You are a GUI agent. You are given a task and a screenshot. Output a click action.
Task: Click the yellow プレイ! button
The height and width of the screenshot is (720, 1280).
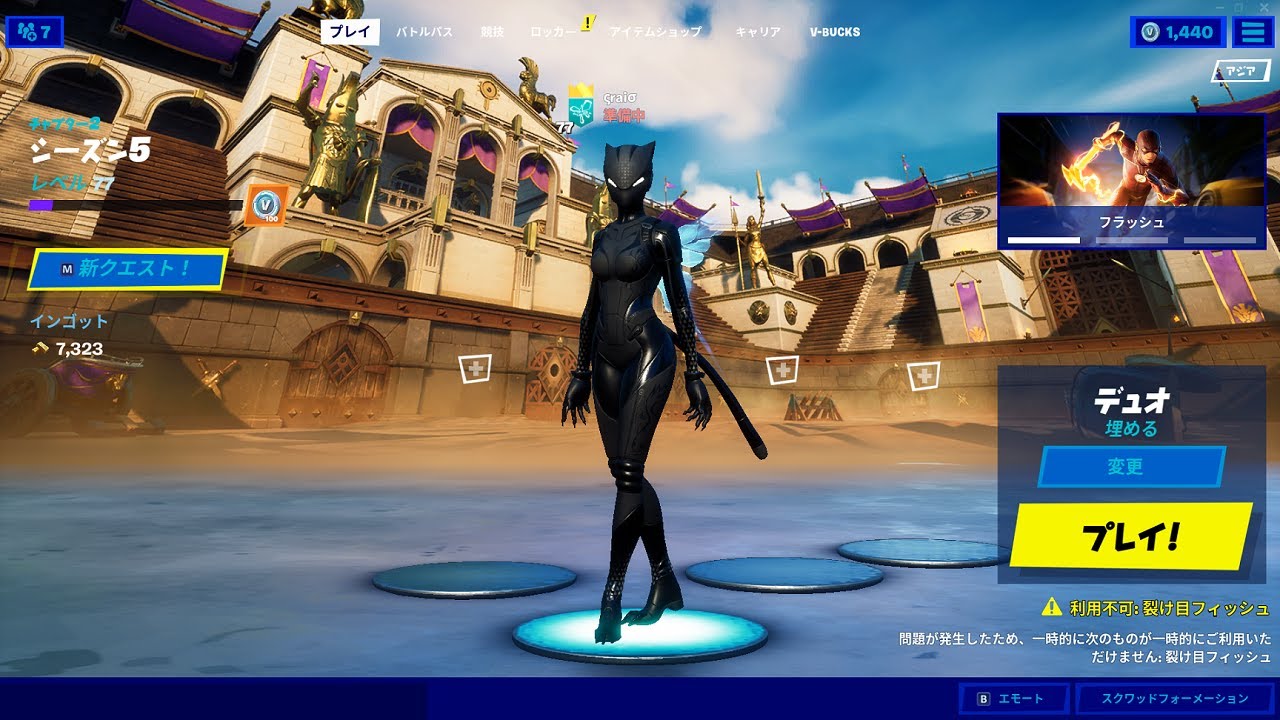point(1131,536)
